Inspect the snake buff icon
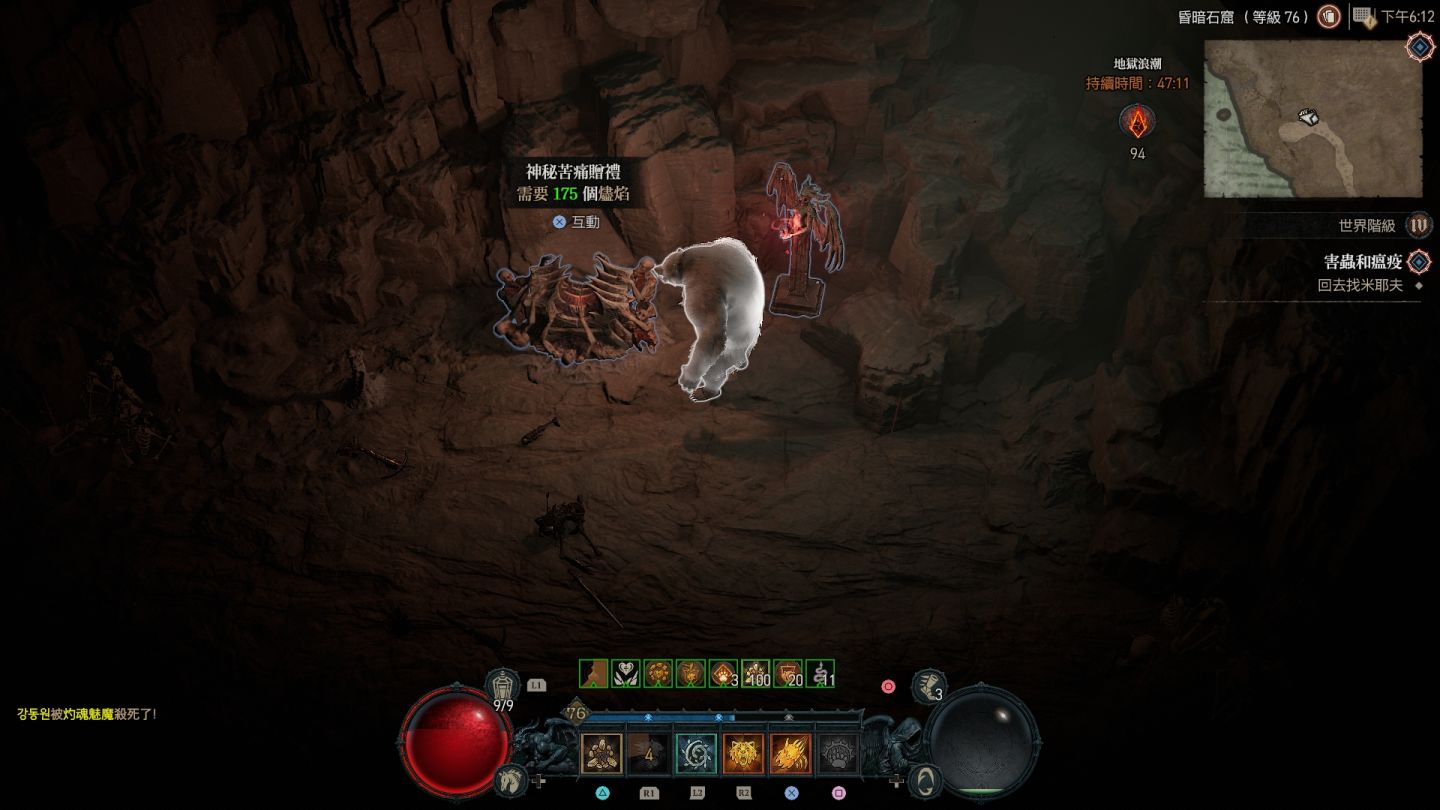 point(820,674)
